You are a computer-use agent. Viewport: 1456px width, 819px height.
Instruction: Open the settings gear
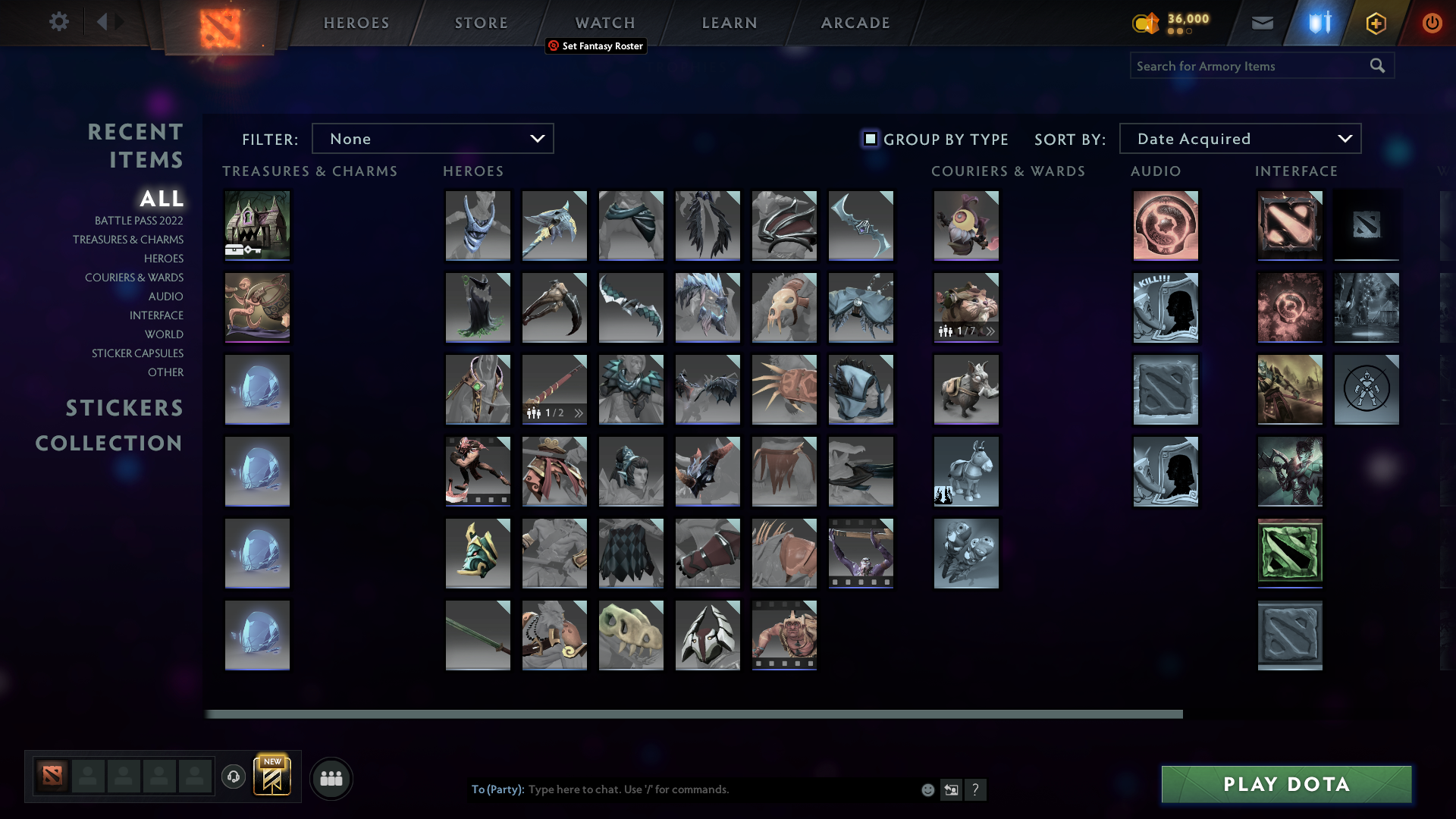(59, 22)
